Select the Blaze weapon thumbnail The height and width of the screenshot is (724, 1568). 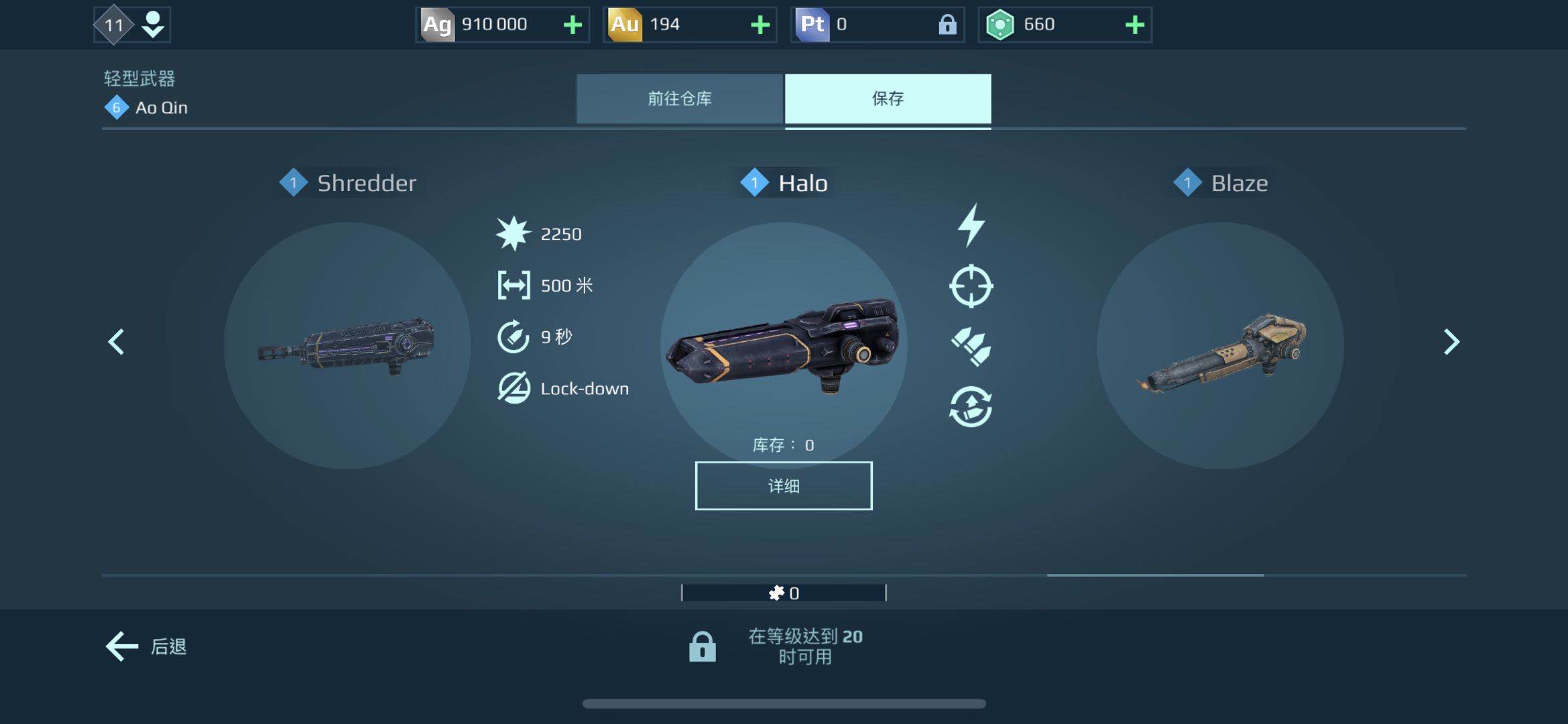(1220, 345)
